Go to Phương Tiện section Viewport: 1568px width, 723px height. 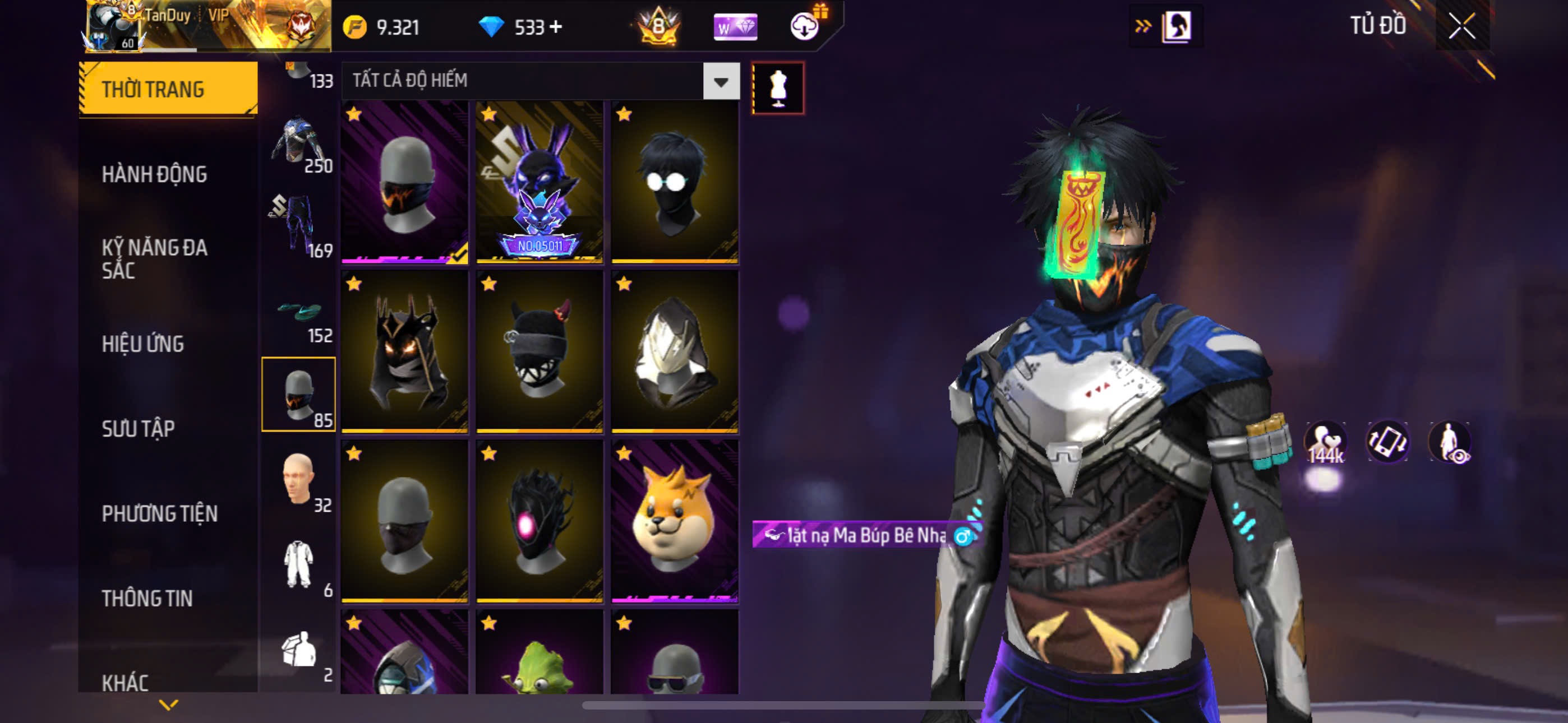pos(159,513)
